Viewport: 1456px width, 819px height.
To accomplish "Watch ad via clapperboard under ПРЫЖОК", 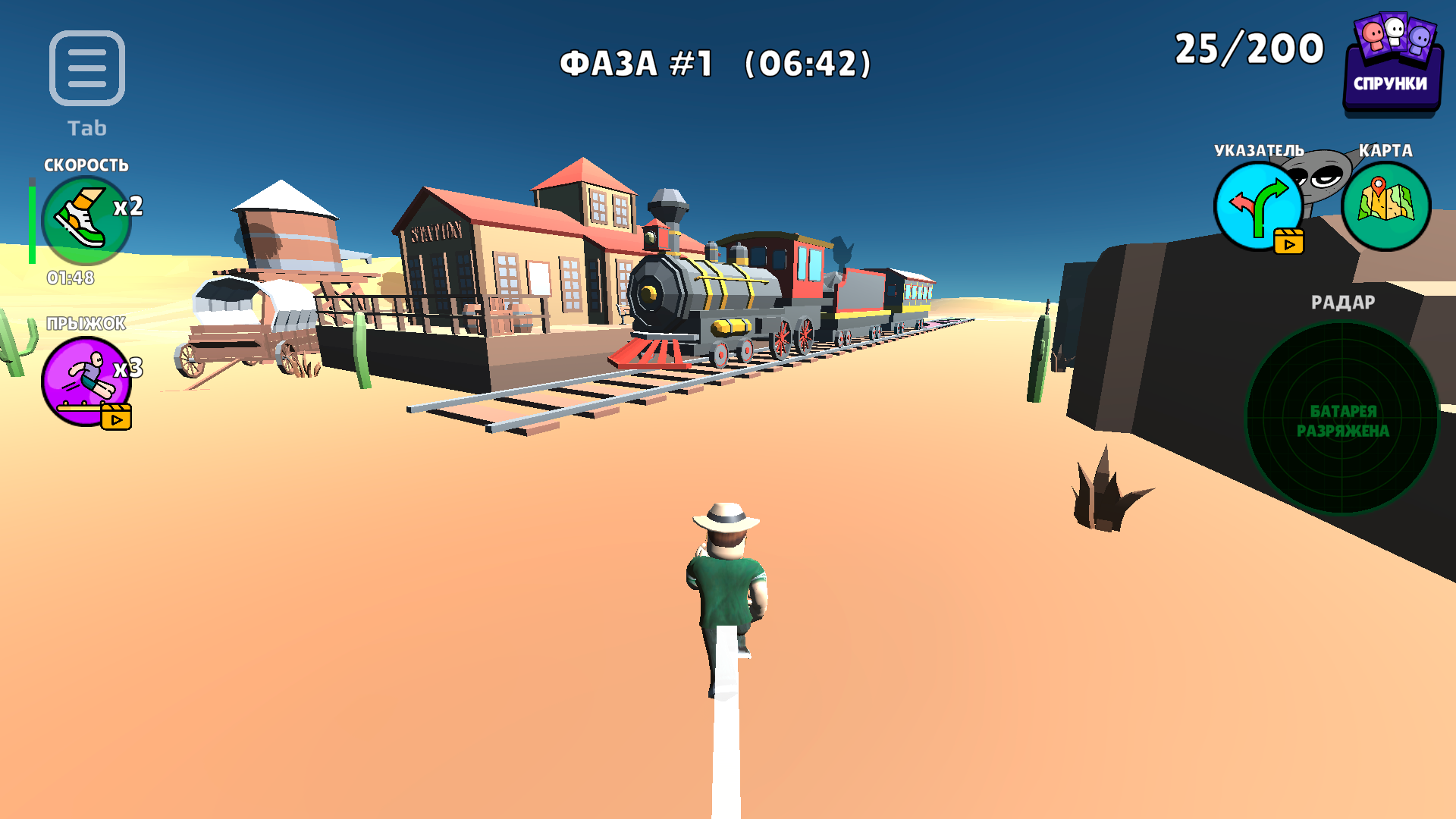I will [x=118, y=416].
